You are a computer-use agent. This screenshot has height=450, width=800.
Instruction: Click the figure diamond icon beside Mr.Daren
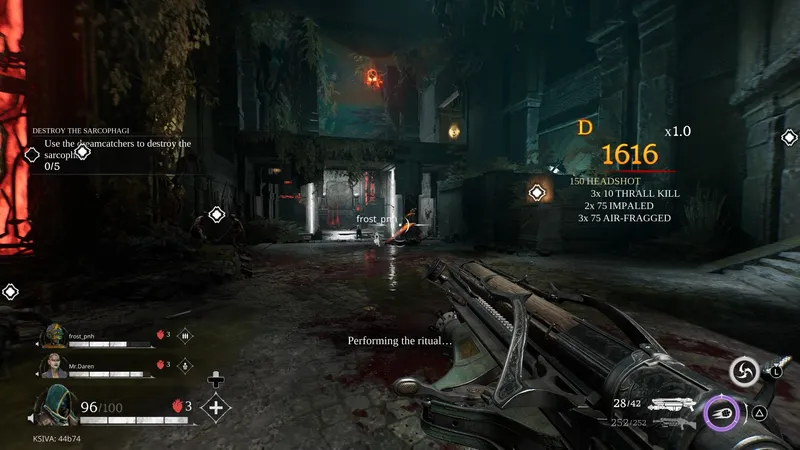coord(184,366)
